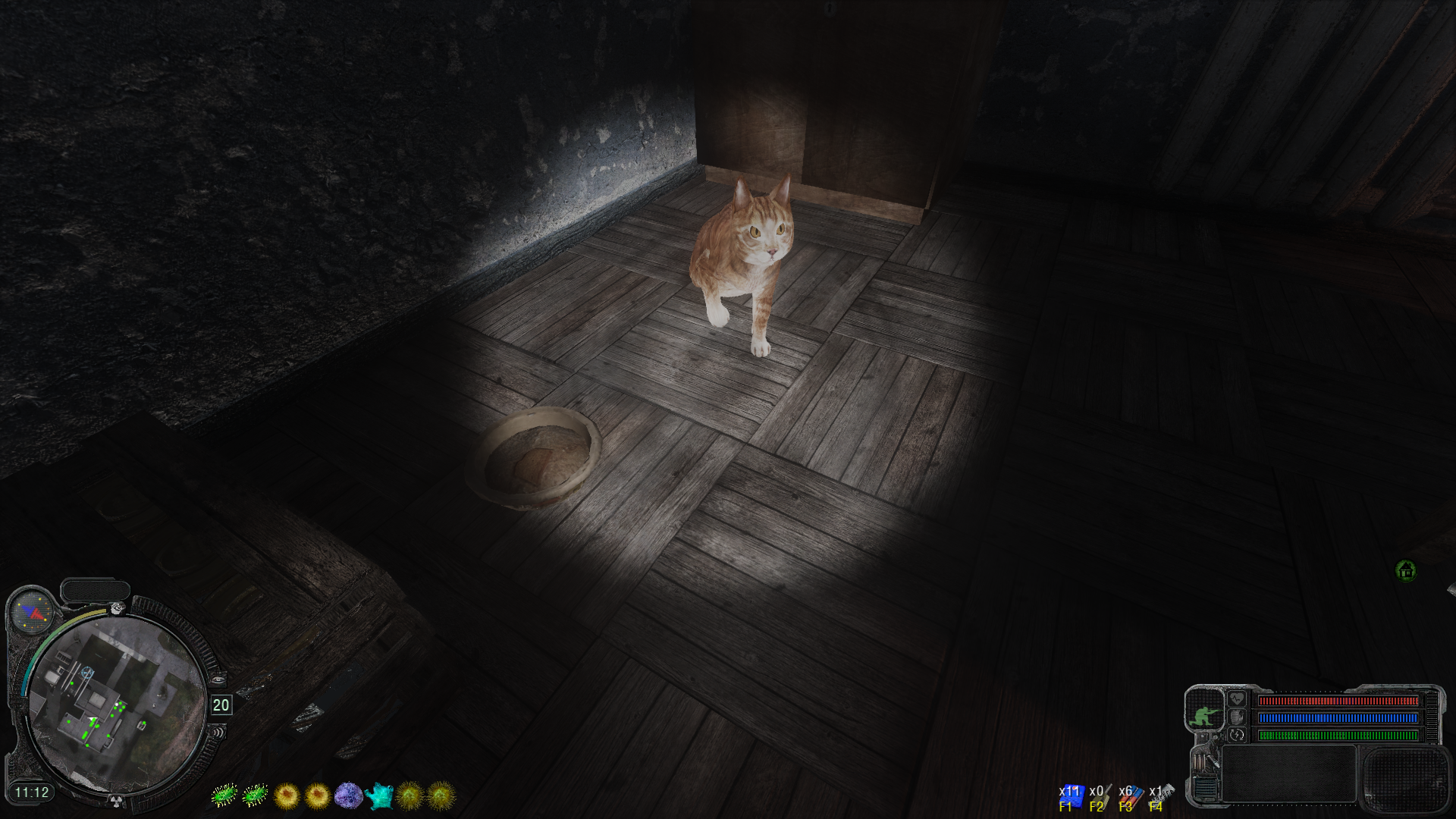Screen dimensions: 1456x819
Task: Click the ammo counter showing 20
Action: click(221, 703)
